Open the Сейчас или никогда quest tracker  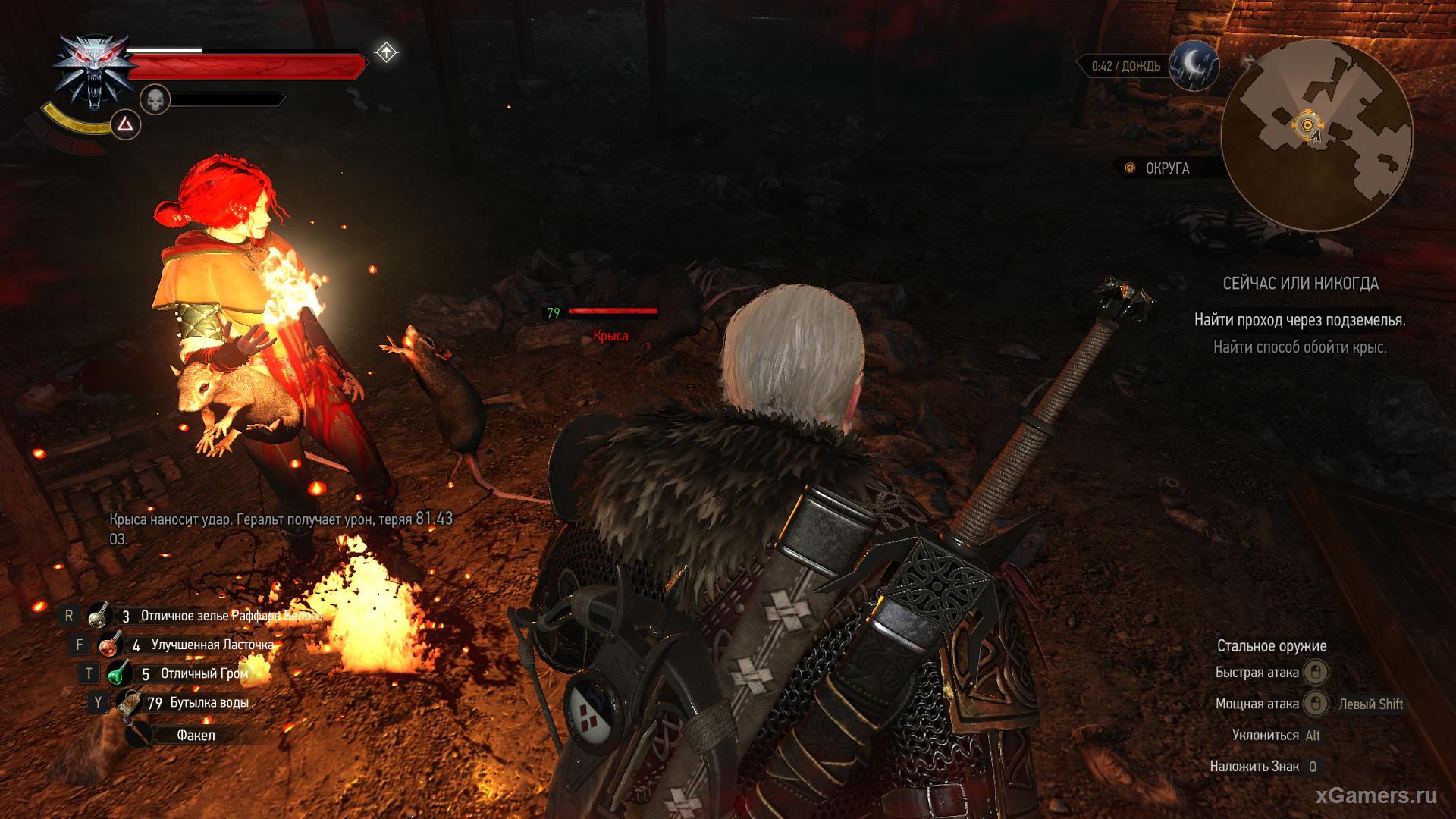pyautogui.click(x=1300, y=284)
